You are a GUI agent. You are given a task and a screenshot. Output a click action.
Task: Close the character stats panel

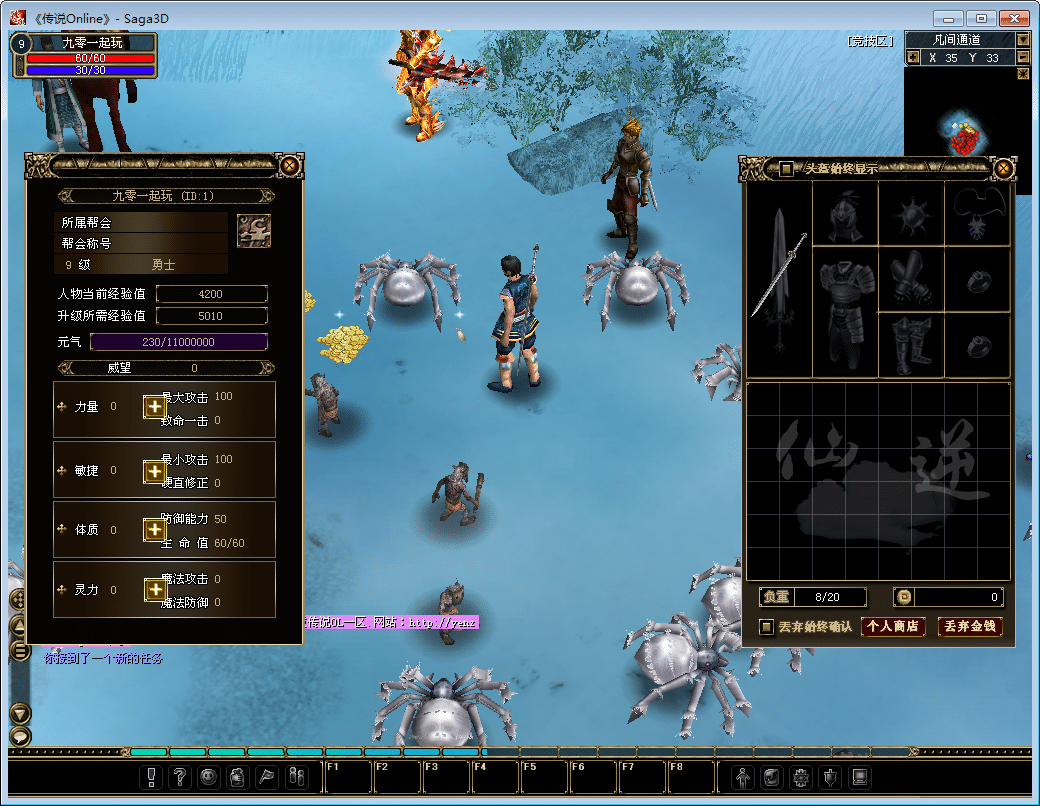pos(289,166)
